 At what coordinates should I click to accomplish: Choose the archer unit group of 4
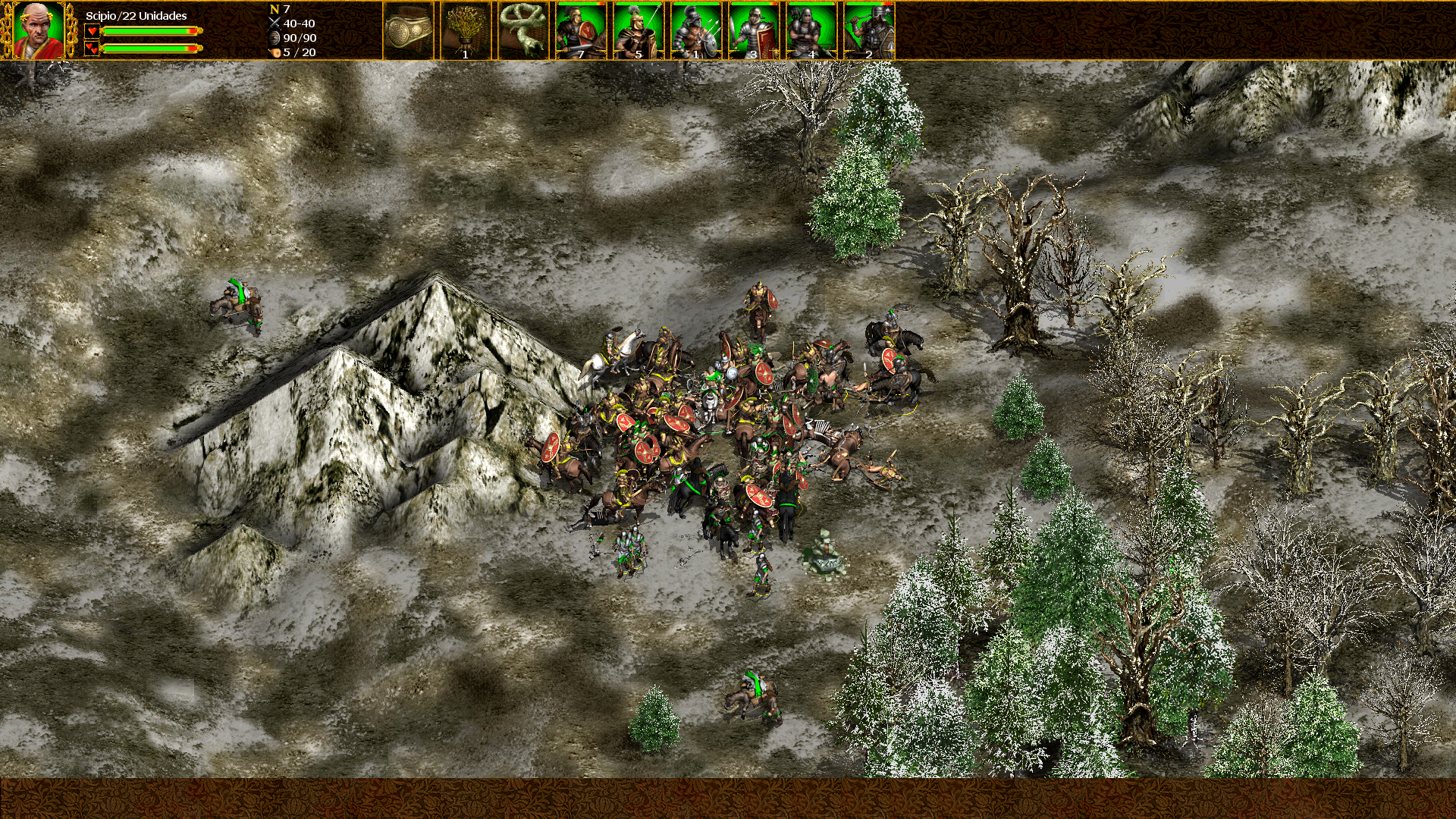click(811, 30)
